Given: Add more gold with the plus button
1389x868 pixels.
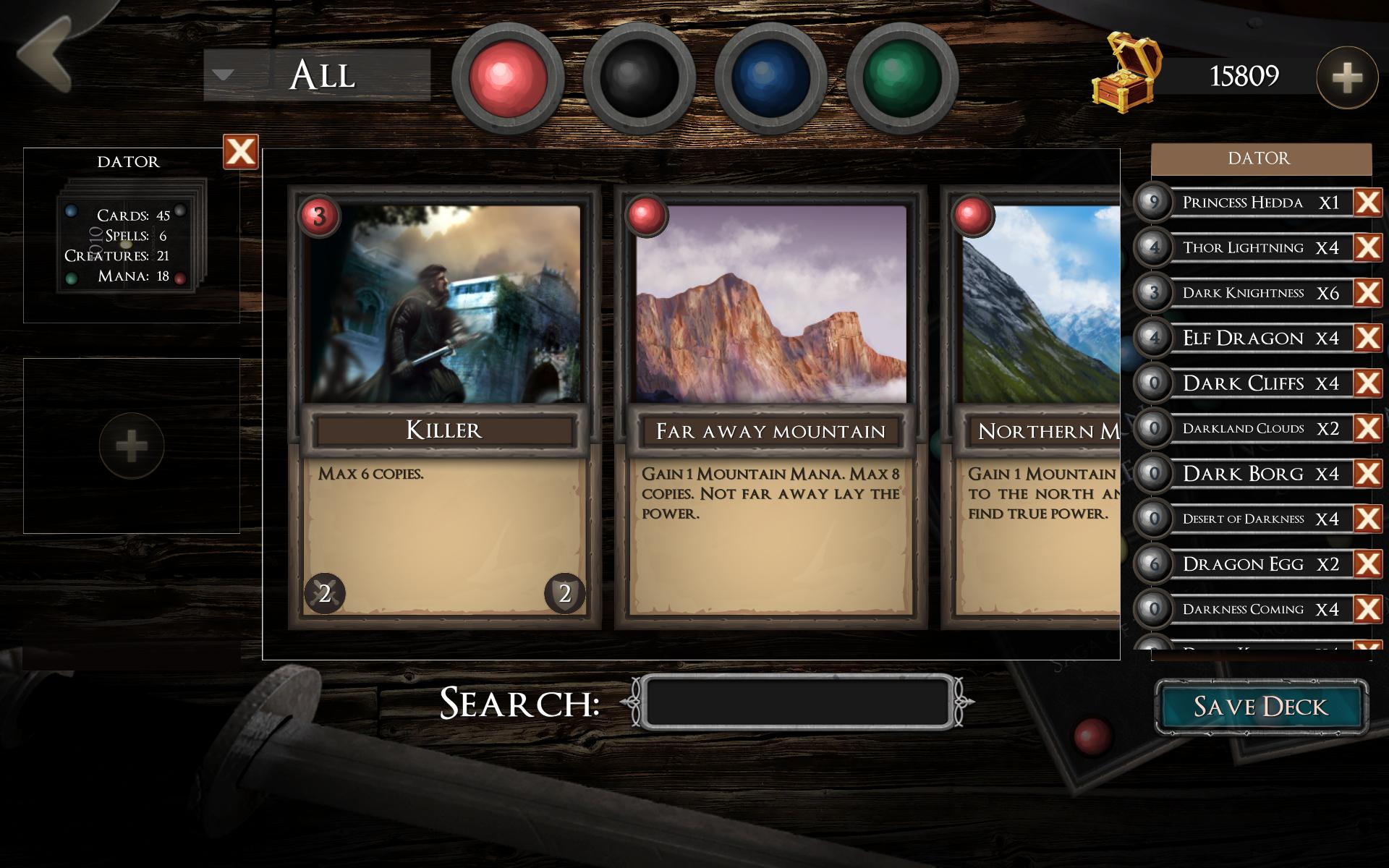Looking at the screenshot, I should point(1346,77).
